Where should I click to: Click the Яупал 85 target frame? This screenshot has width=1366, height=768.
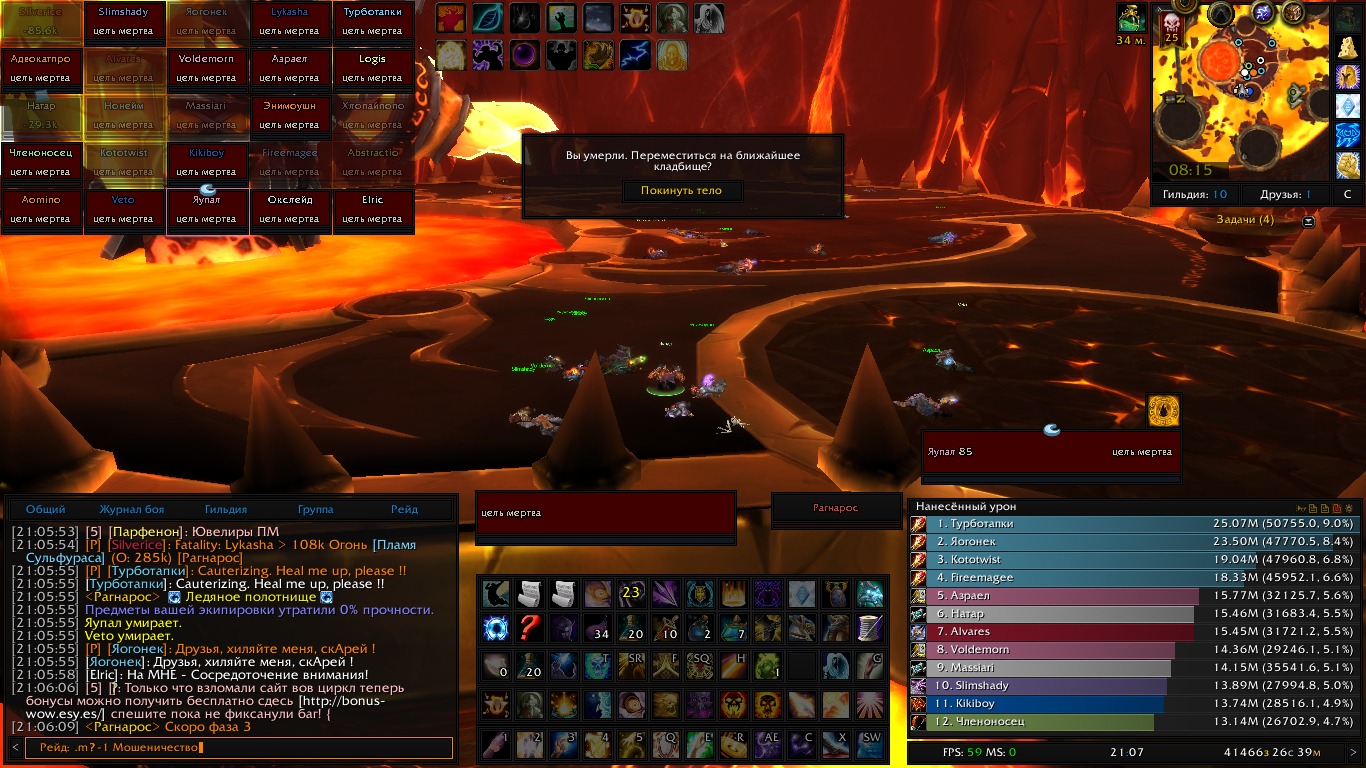click(x=1050, y=452)
